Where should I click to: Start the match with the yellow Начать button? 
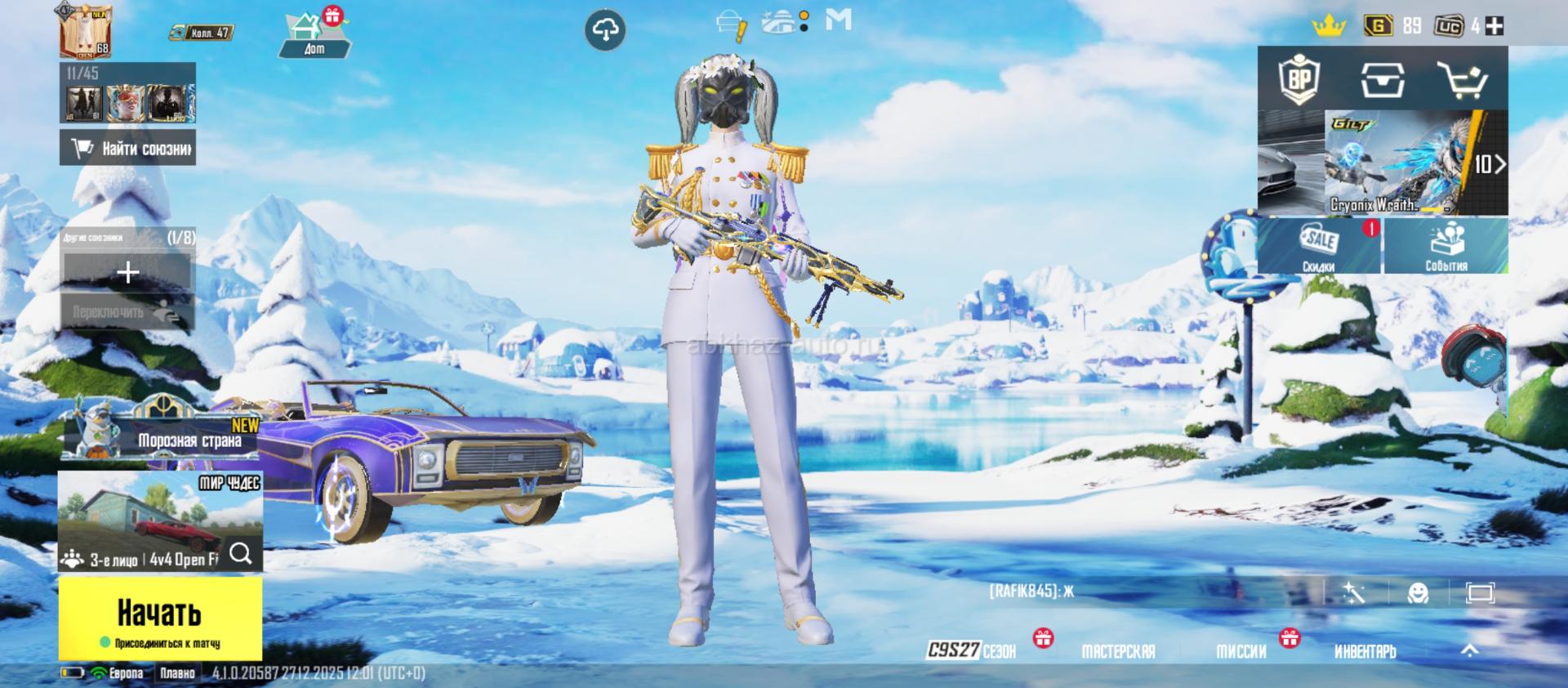[160, 618]
